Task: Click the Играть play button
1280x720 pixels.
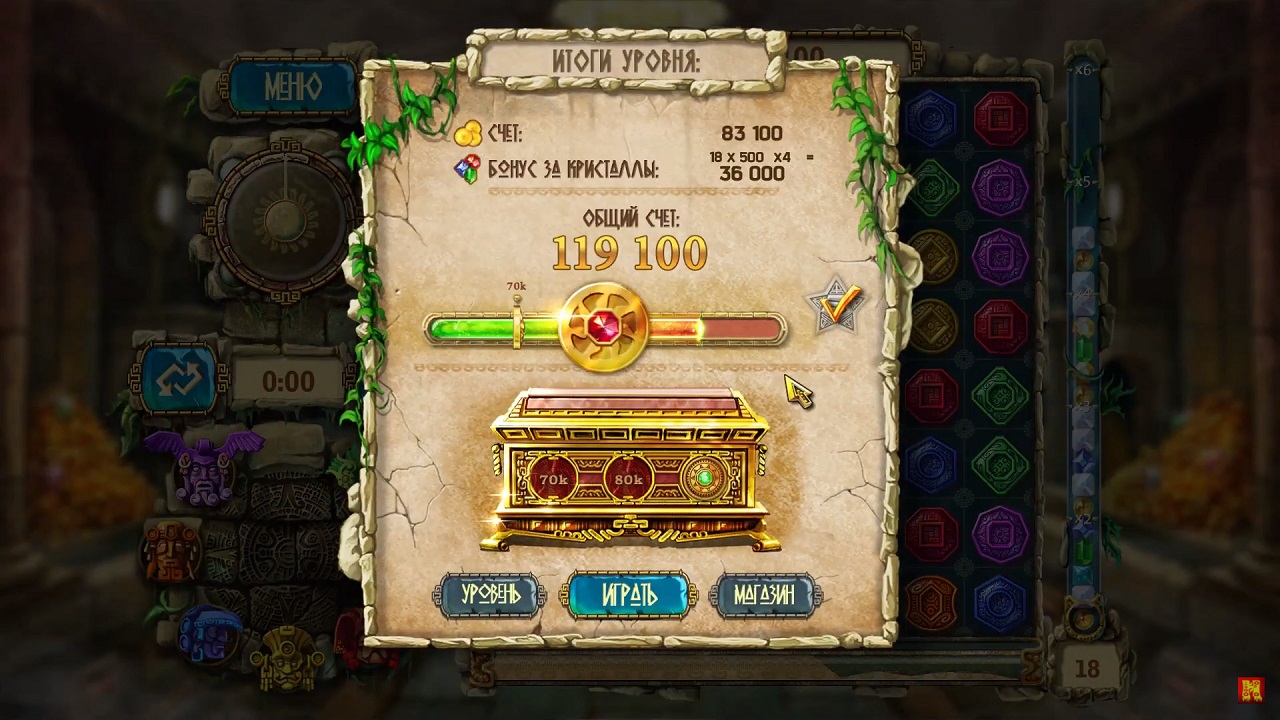Action: click(x=629, y=594)
